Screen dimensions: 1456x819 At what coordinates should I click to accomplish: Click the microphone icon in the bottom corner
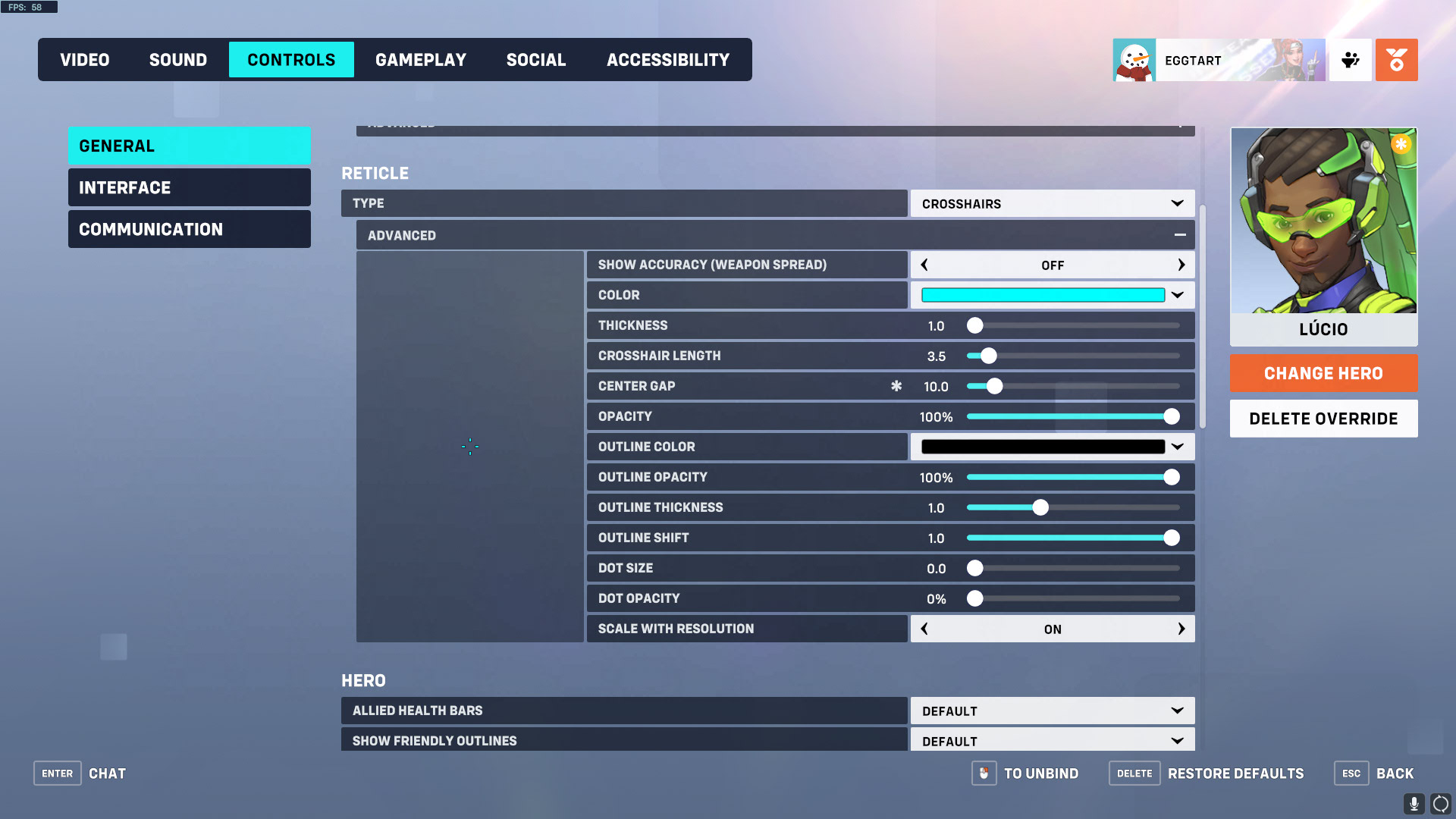(1415, 802)
